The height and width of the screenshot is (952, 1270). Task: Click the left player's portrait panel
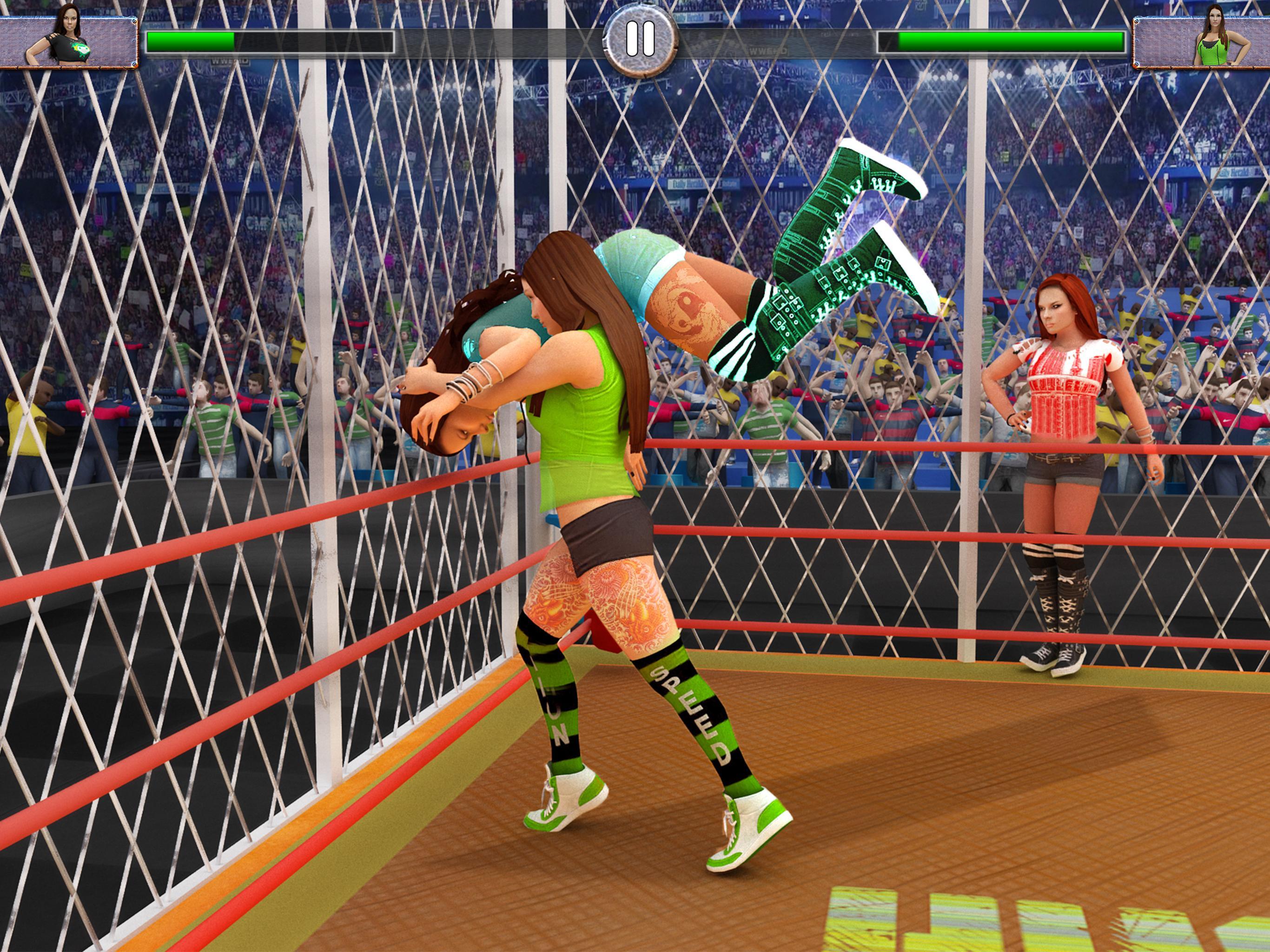(69, 41)
